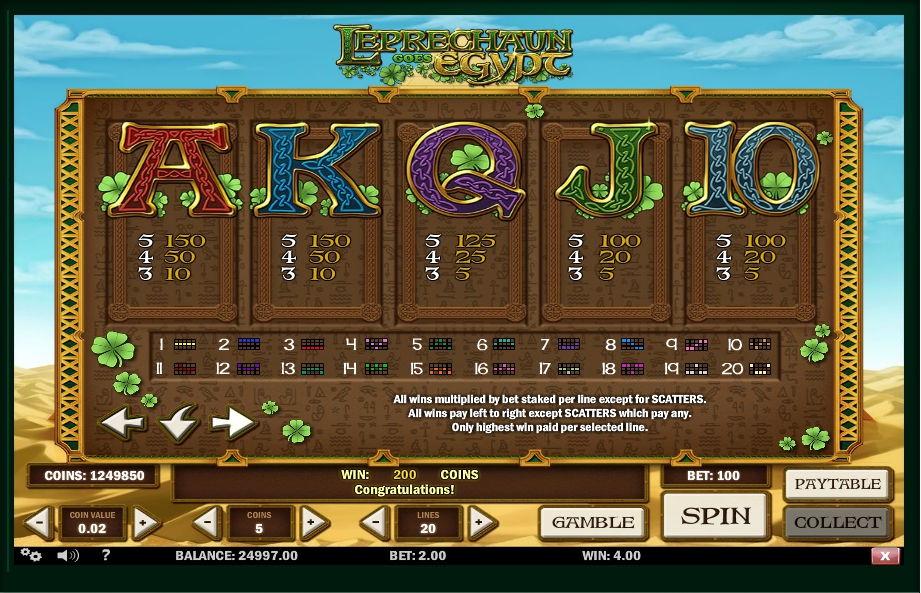Toggle the Paytable button
Screen dimensions: 921x593
(837, 485)
